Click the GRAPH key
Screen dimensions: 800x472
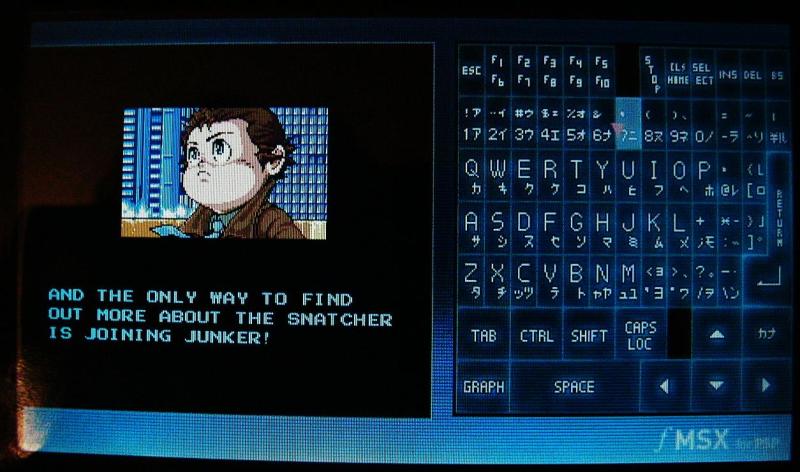click(483, 387)
